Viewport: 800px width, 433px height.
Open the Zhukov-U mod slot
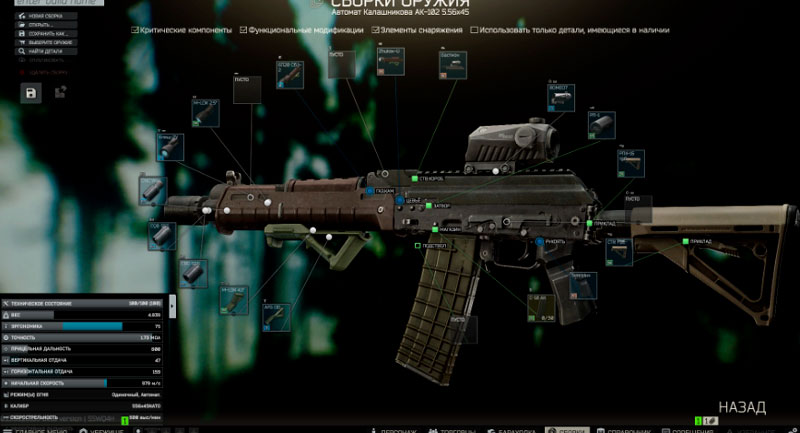tap(390, 61)
